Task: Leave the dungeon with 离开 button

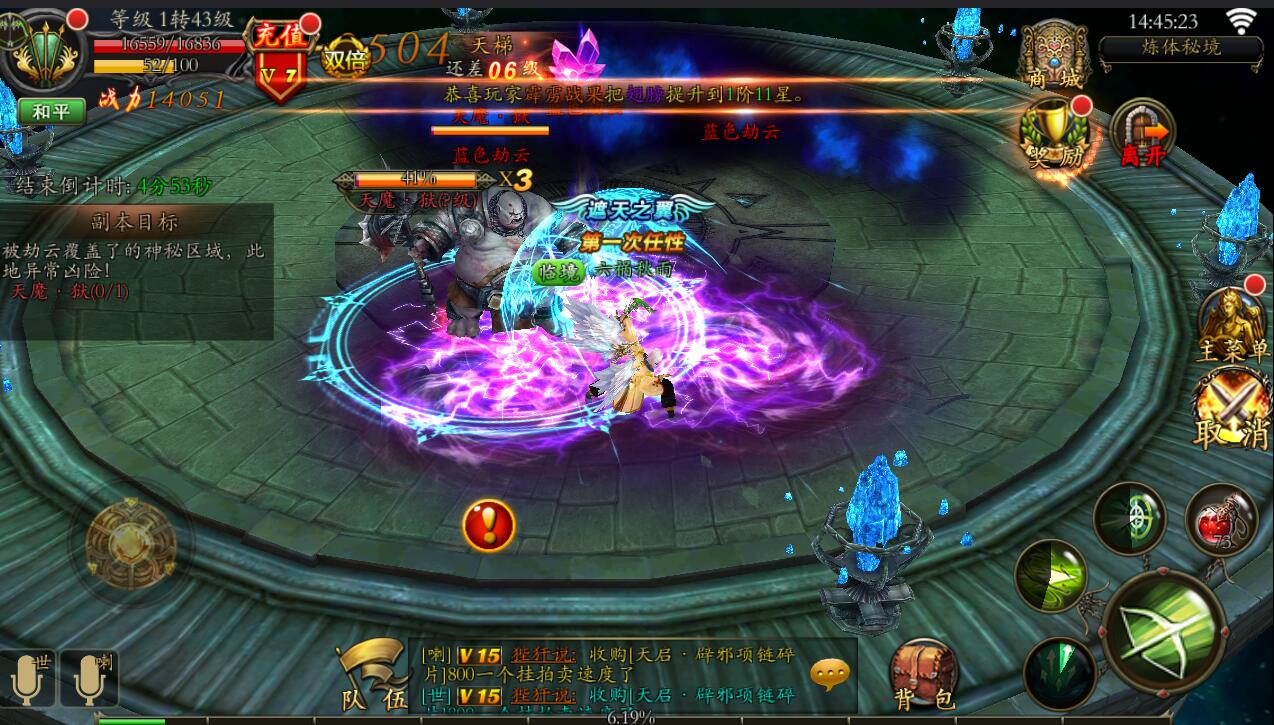Action: (x=1143, y=133)
